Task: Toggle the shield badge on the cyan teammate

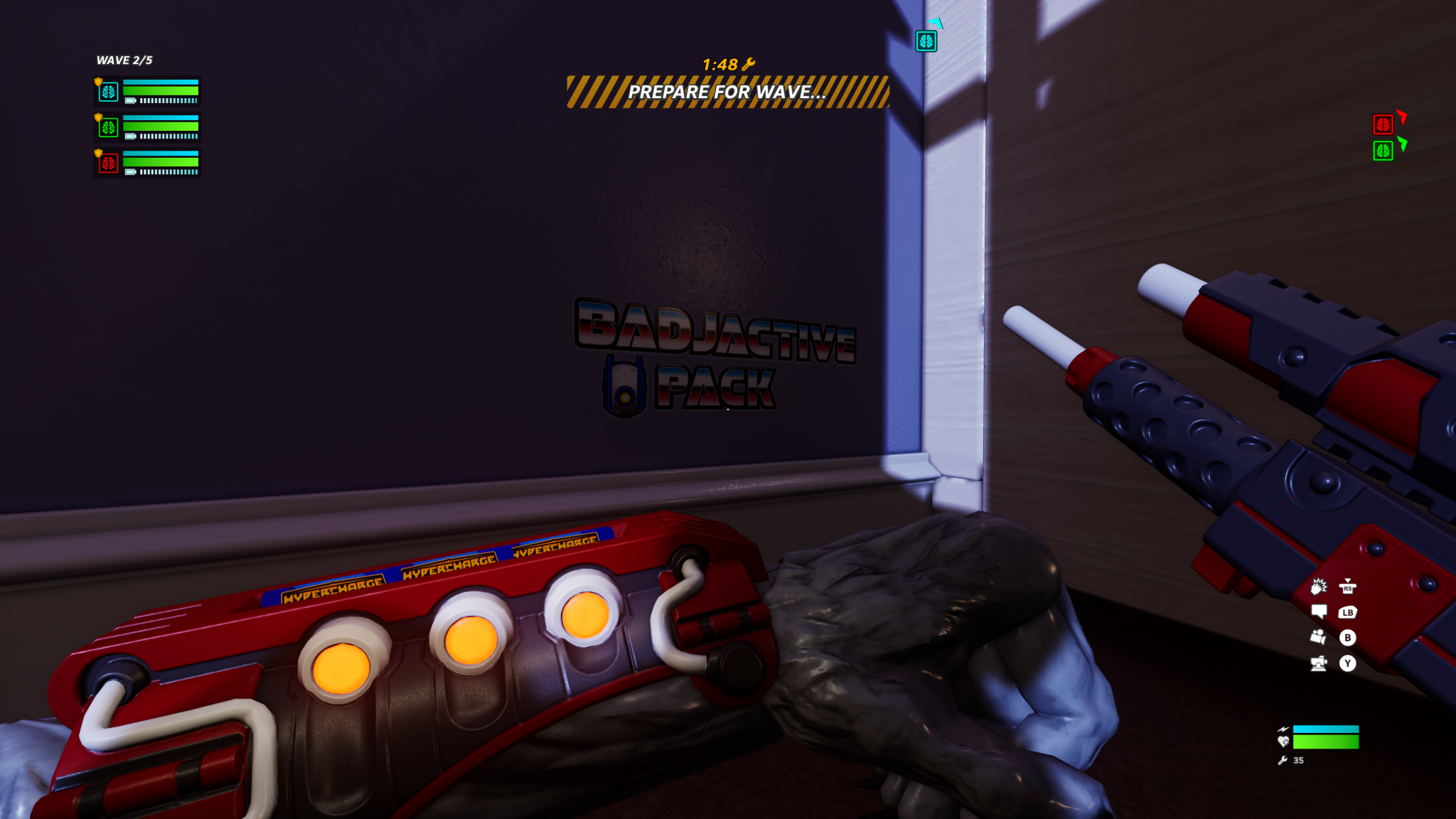Action: (x=98, y=80)
